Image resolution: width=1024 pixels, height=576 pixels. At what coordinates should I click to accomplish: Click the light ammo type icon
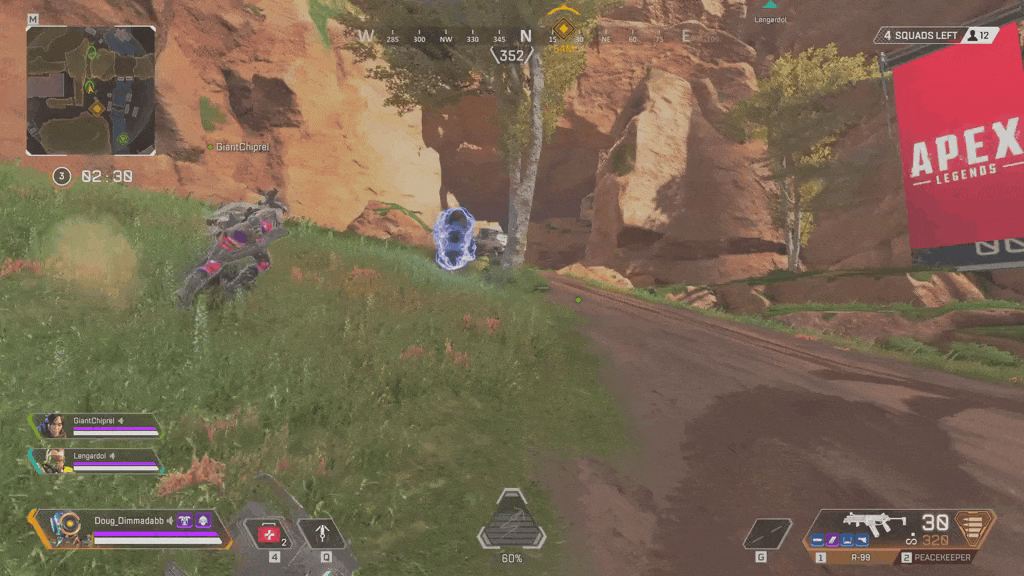(978, 526)
